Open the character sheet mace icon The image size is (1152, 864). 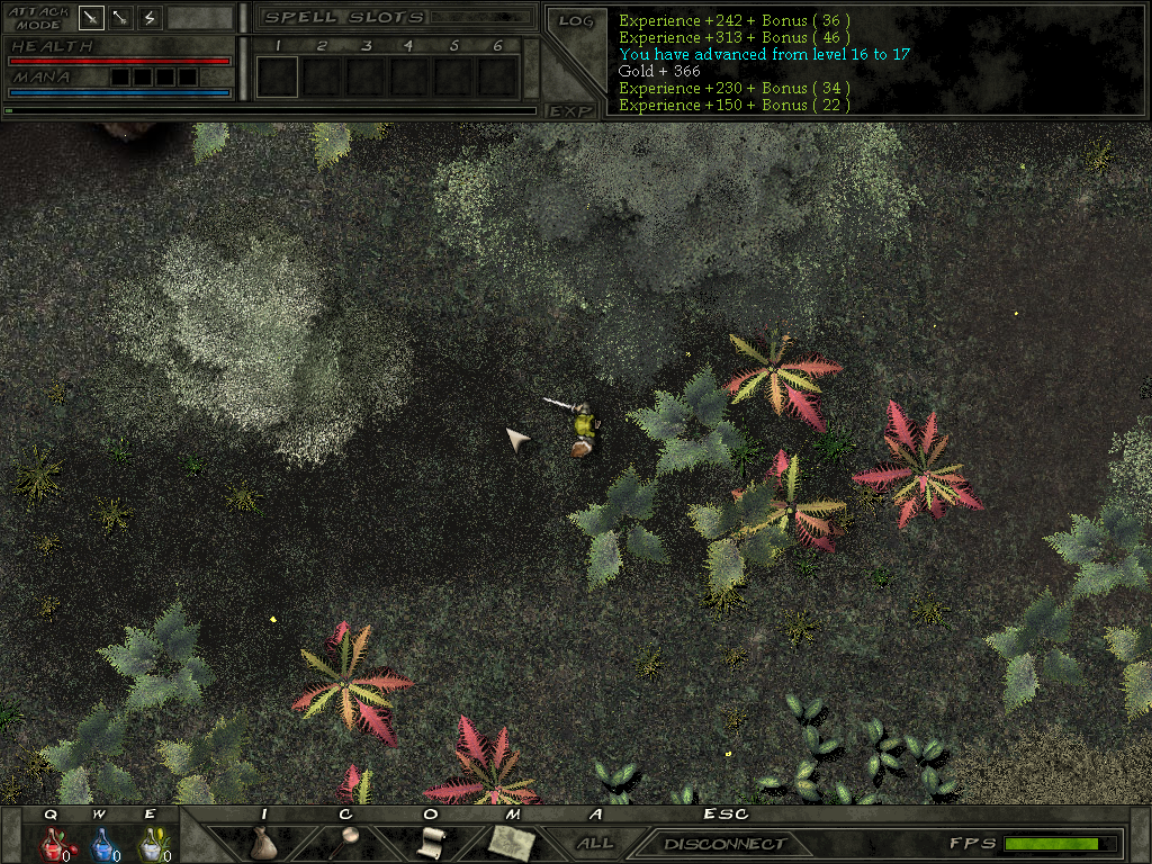[x=346, y=840]
